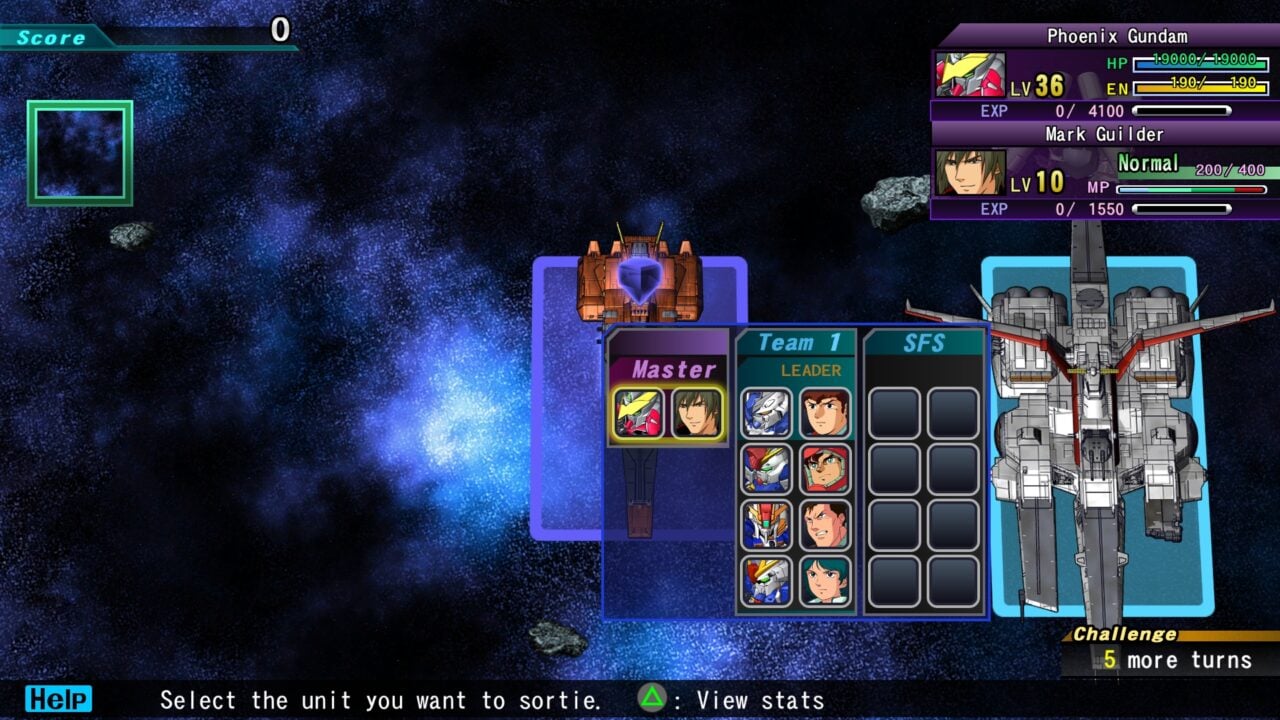The height and width of the screenshot is (720, 1280).
Task: Select the Wing Gundam icon in Team 1
Action: point(766,468)
